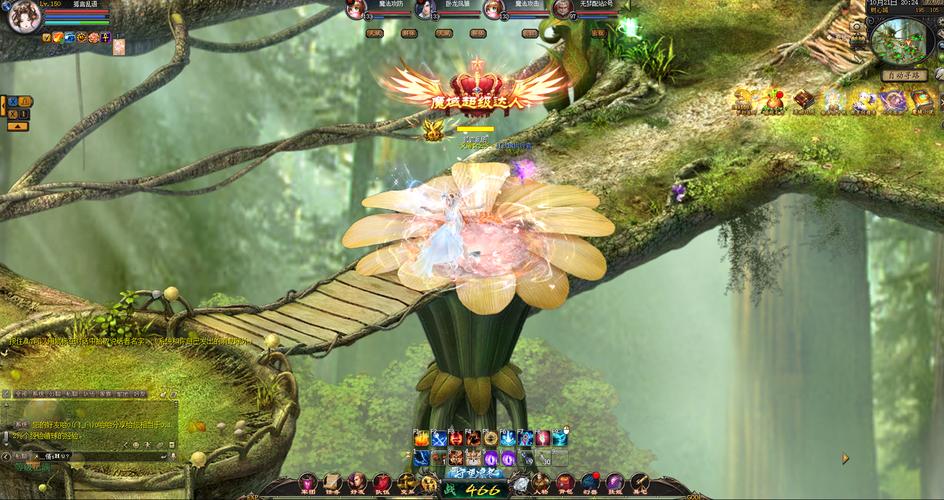Open the 人物 character menu icon
Image resolution: width=944 pixels, height=500 pixels.
coord(540,485)
